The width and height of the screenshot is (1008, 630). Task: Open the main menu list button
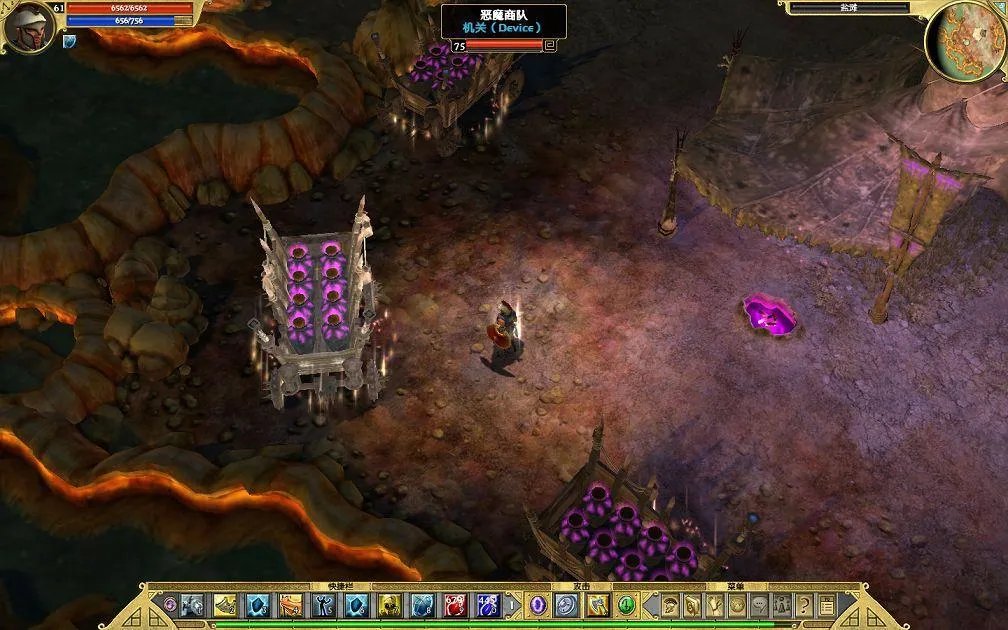[826, 605]
